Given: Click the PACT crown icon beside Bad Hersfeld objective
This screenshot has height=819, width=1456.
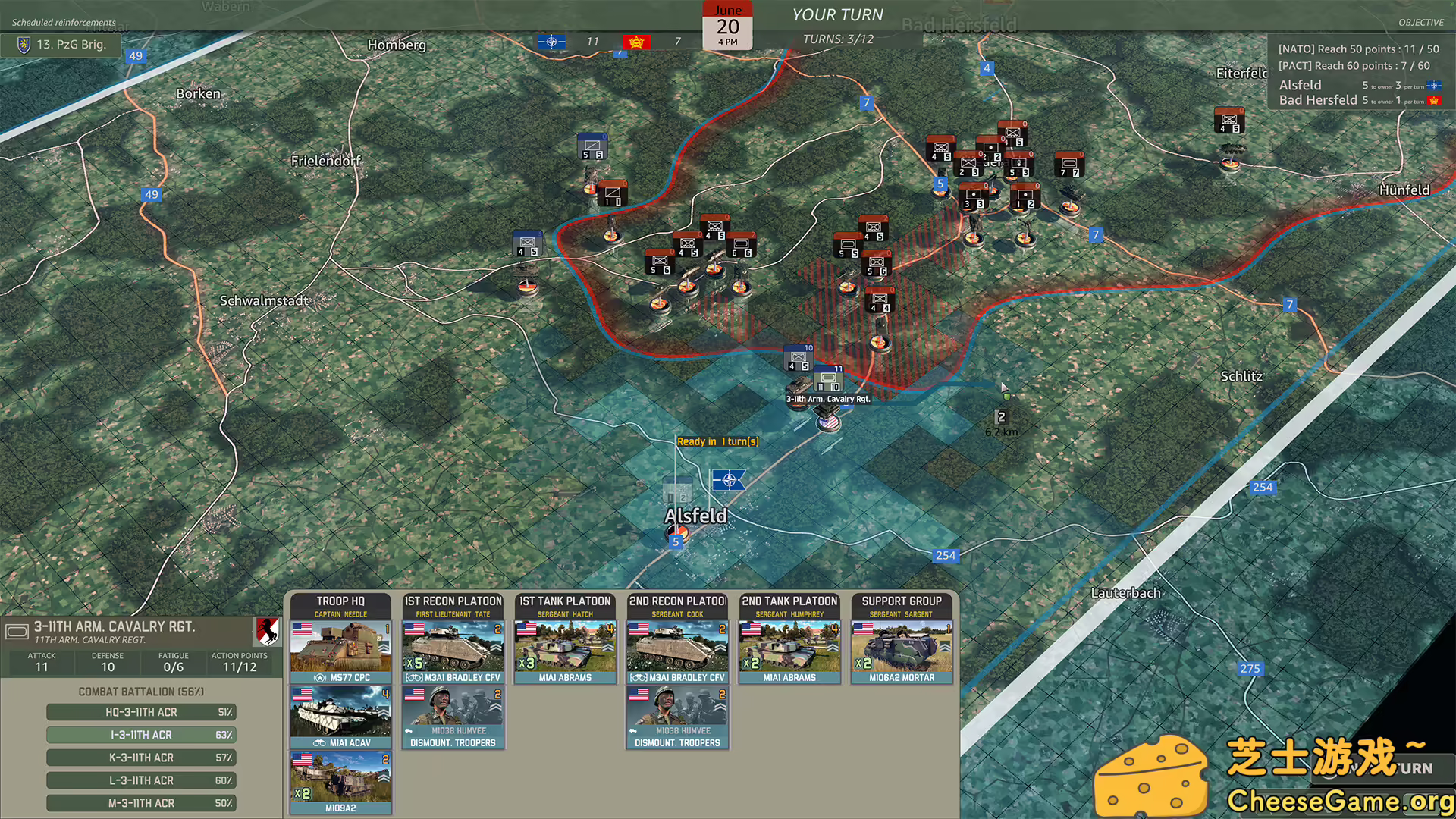Looking at the screenshot, I should click(x=1437, y=100).
